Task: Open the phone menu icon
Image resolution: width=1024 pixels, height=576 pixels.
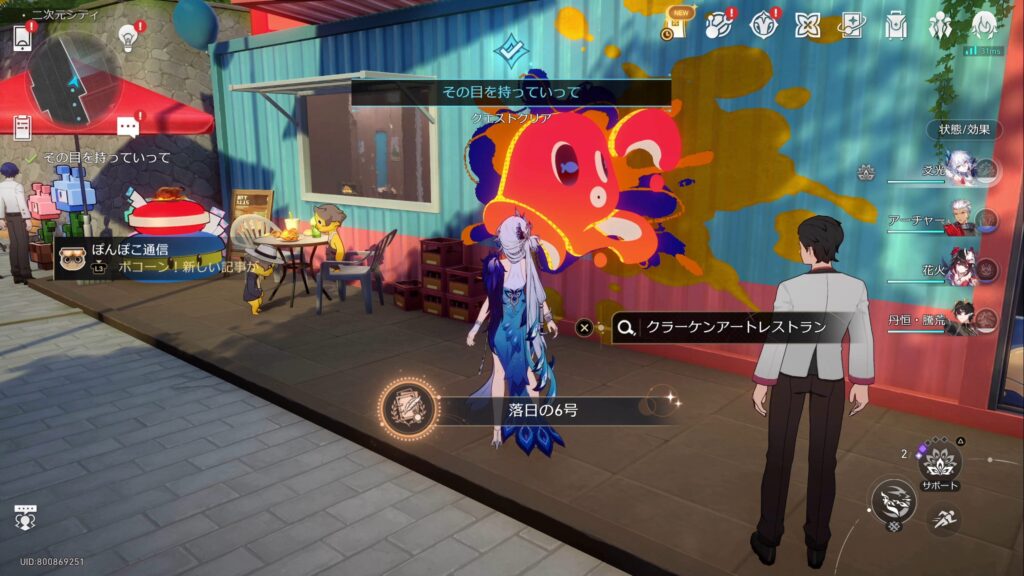Action: coord(22,38)
